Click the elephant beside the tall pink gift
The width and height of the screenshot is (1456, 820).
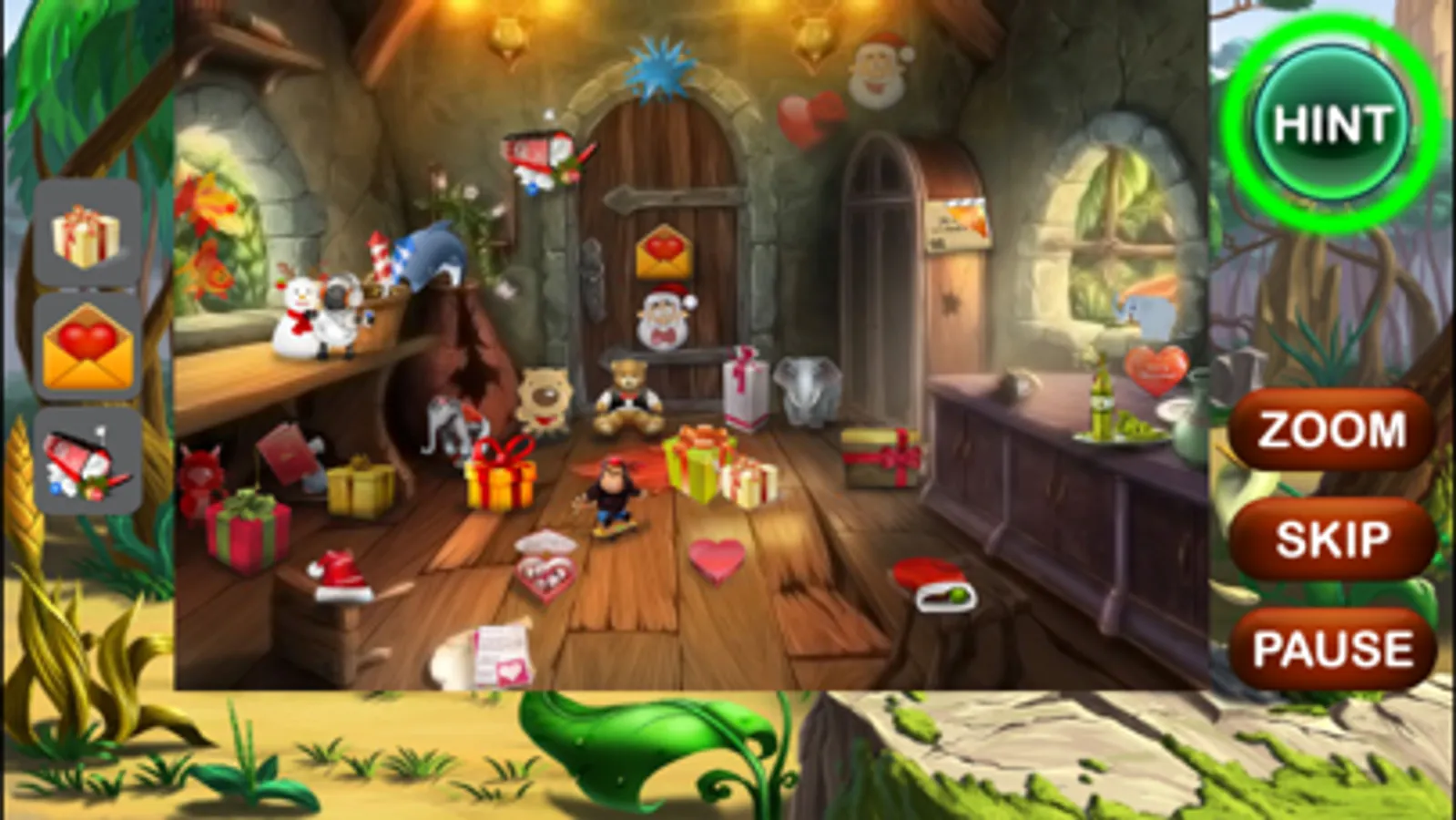(807, 387)
